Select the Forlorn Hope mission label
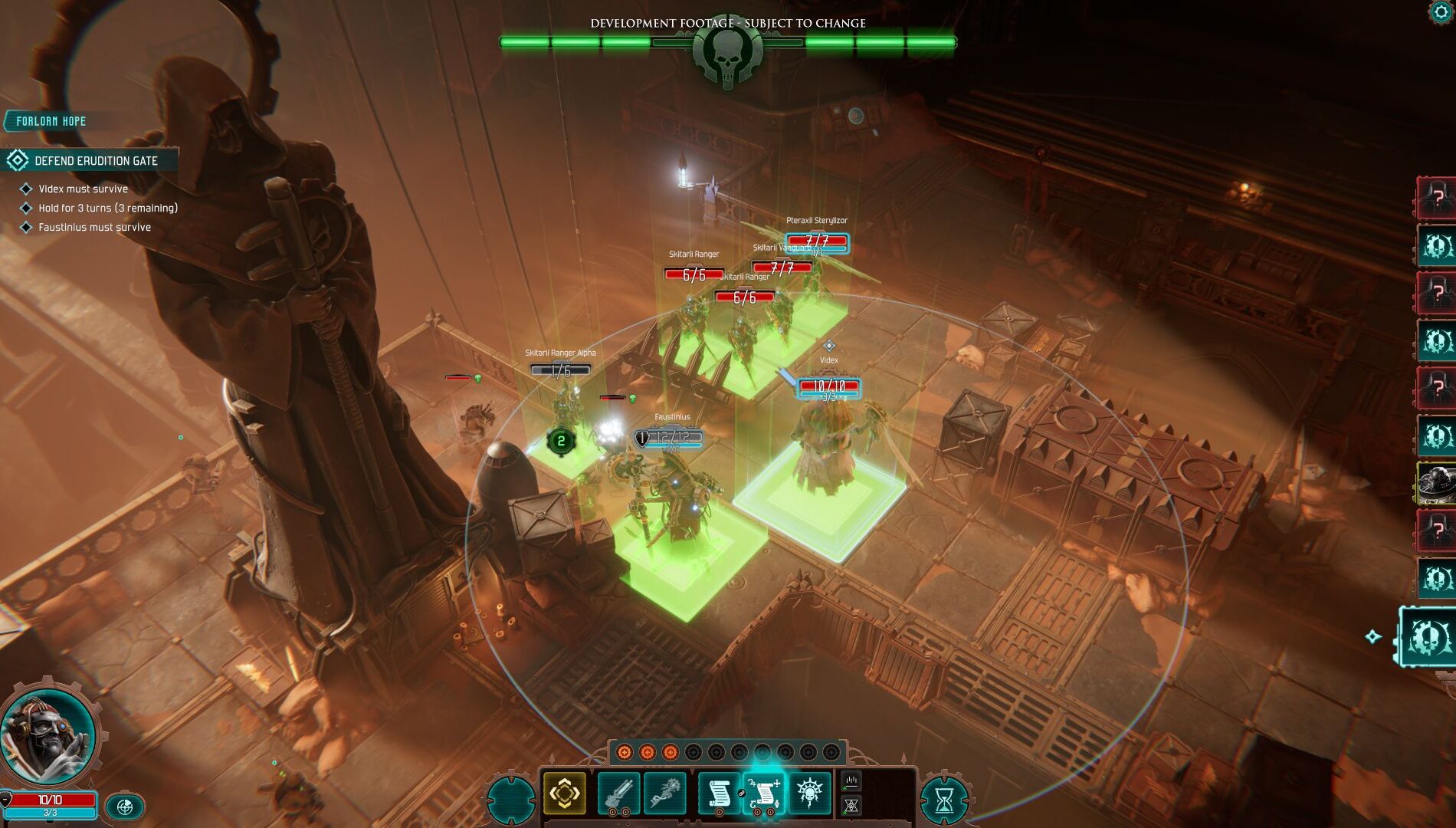The image size is (1456, 828). pos(52,121)
